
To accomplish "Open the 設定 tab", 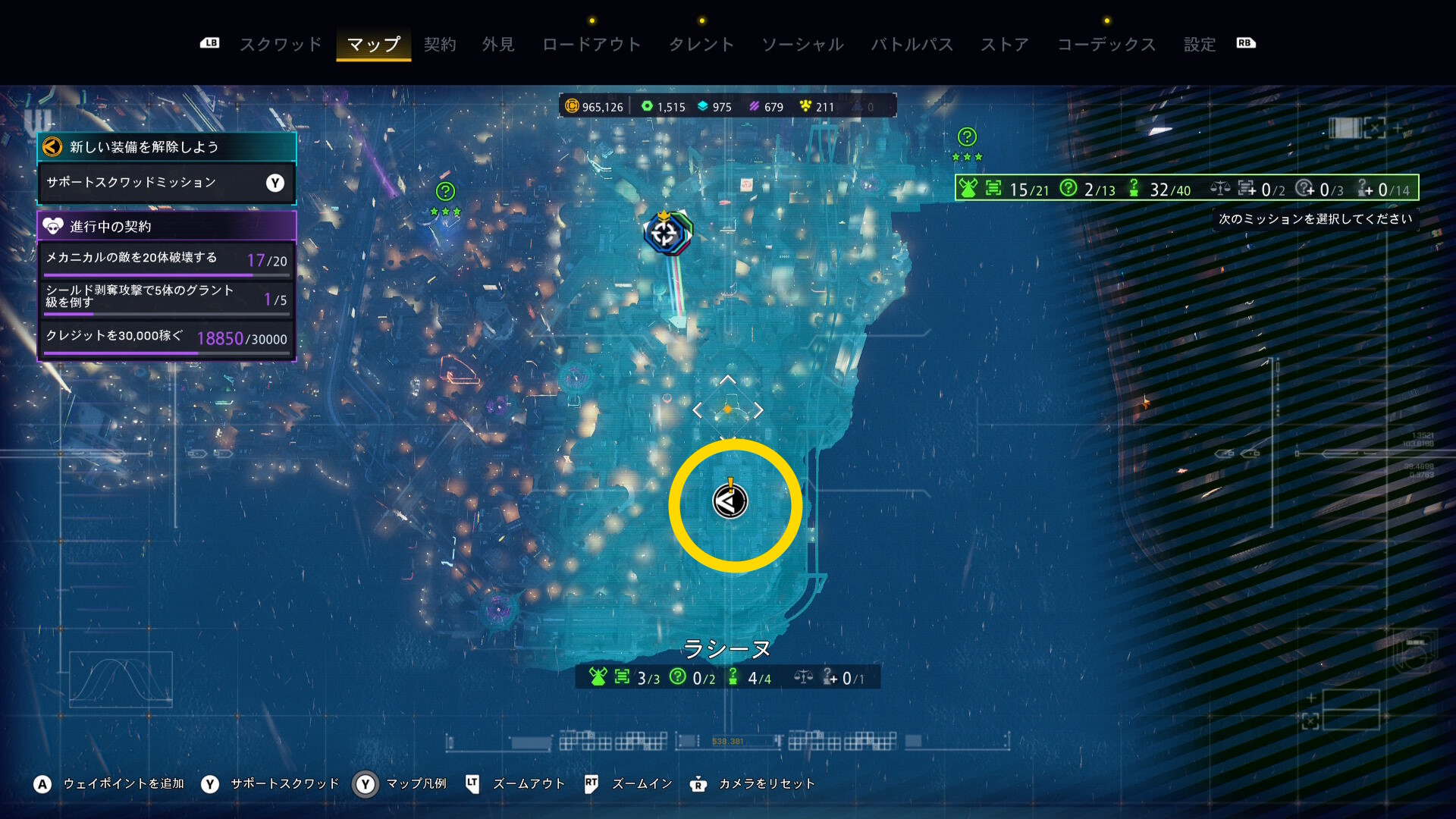I will click(1200, 45).
